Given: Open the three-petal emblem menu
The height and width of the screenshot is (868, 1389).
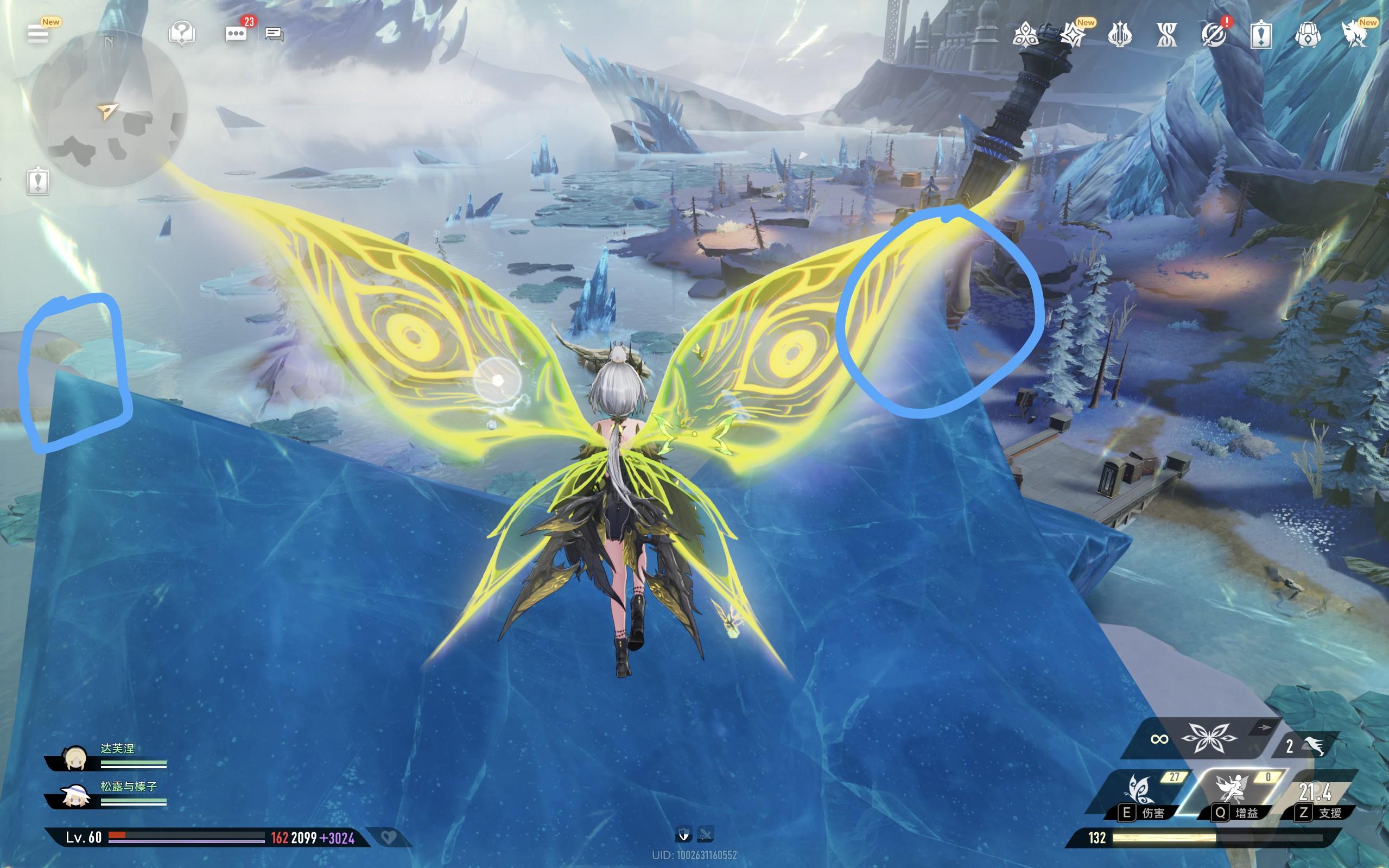Looking at the screenshot, I should [x=1025, y=35].
